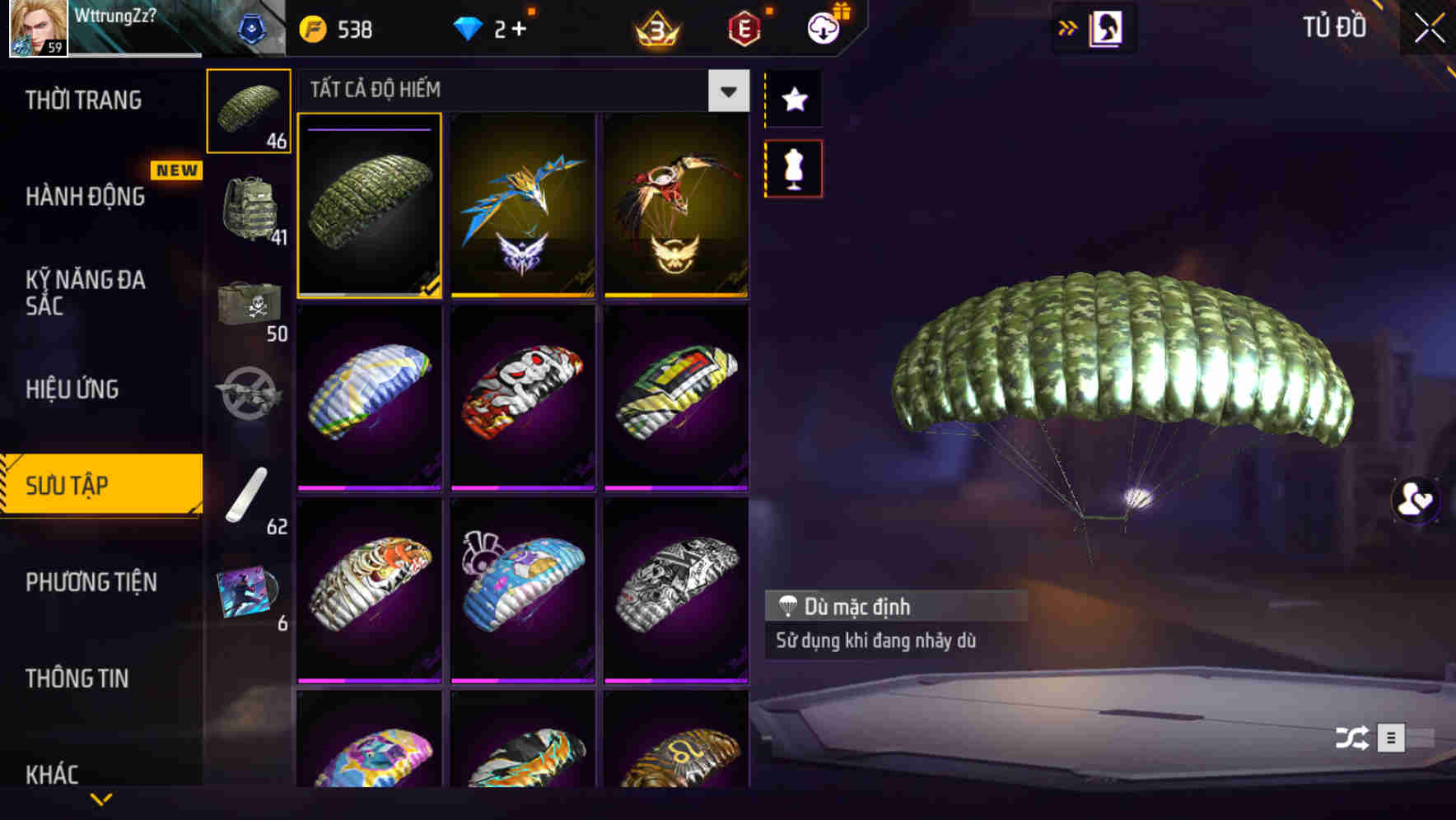Open the backpack skins category
1456x820 pixels.
250,206
